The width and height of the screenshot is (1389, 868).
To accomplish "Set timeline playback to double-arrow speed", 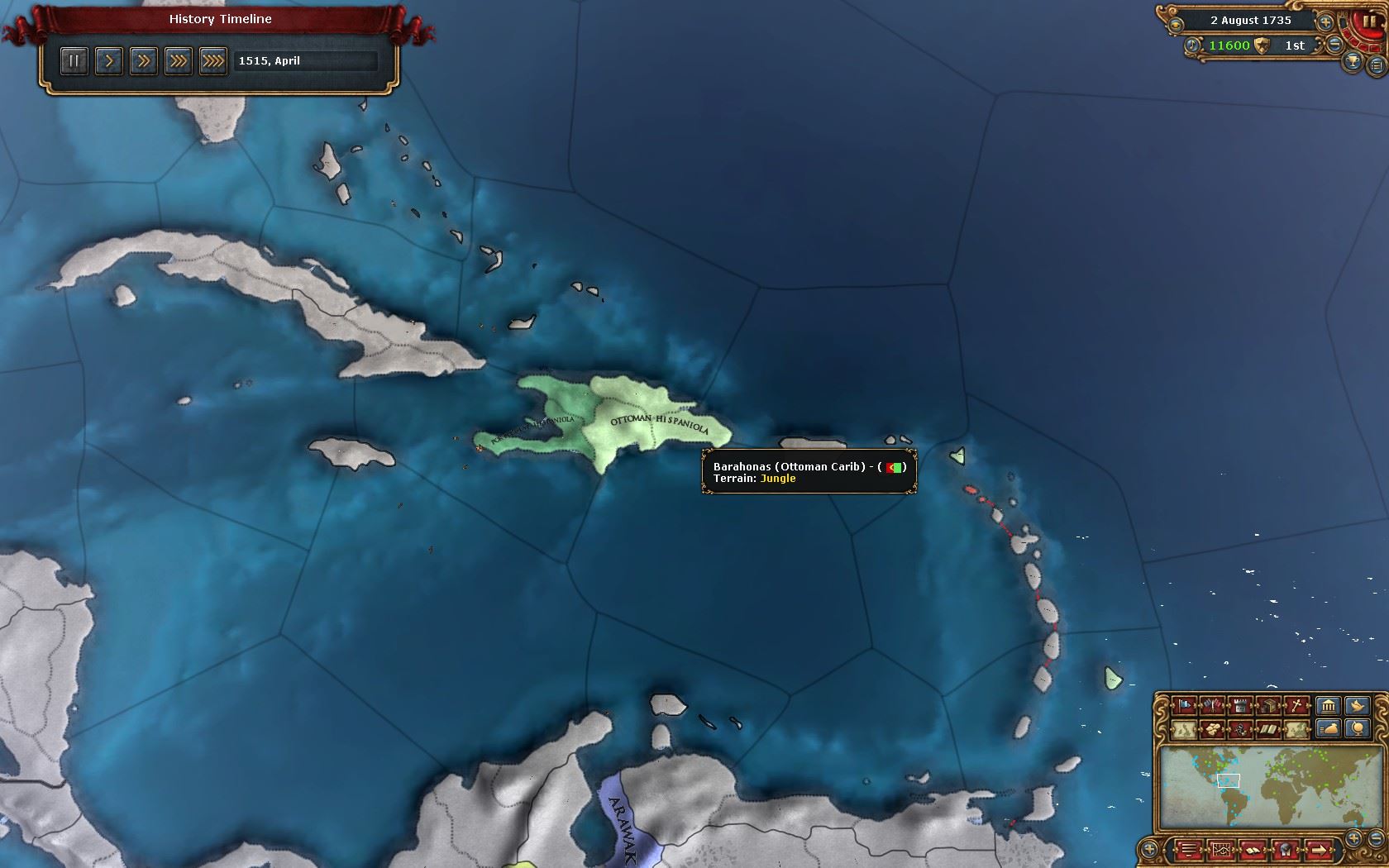I will [143, 60].
